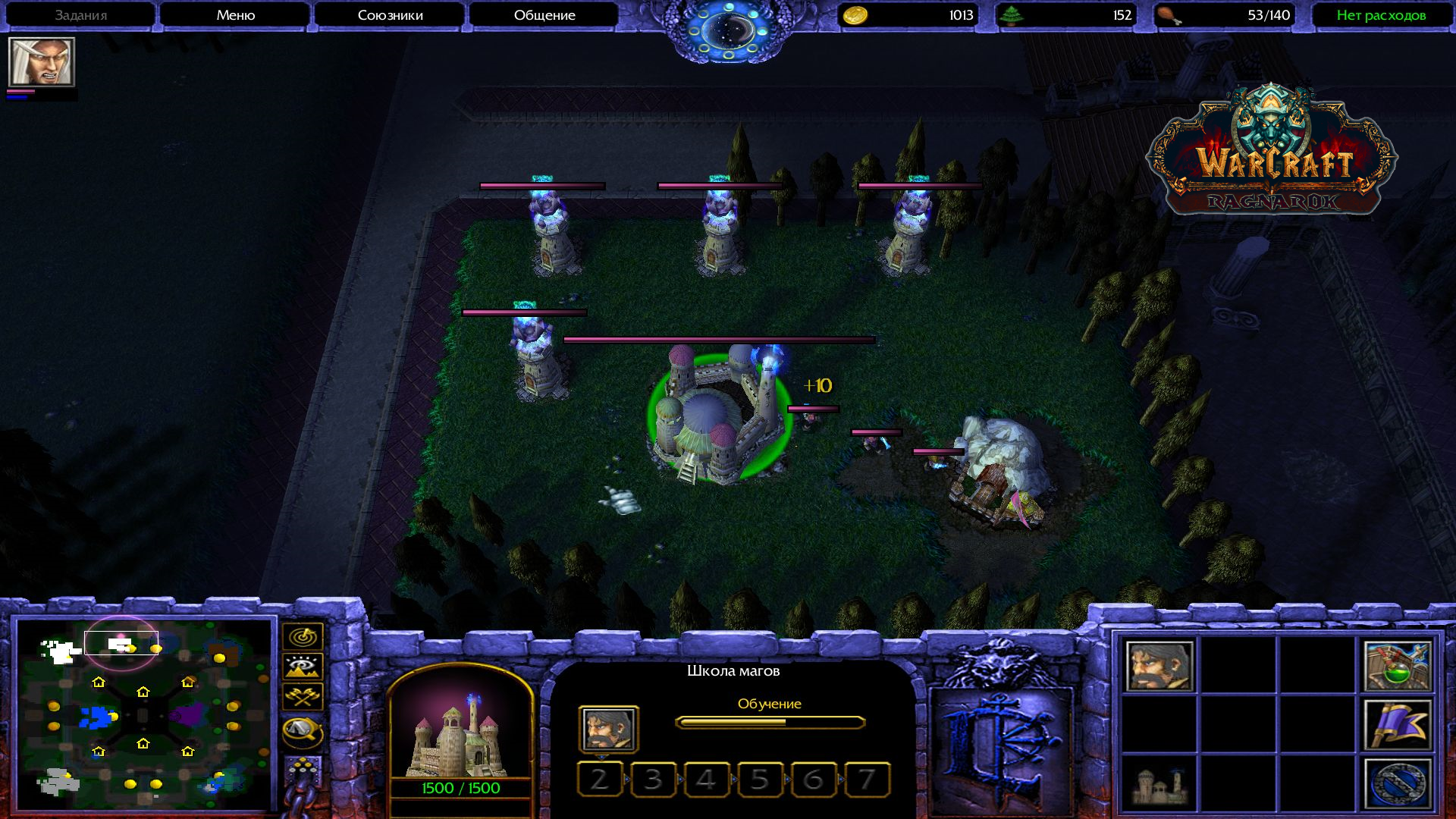Toggle creep camp display button
This screenshot has width=1456, height=819.
[303, 731]
